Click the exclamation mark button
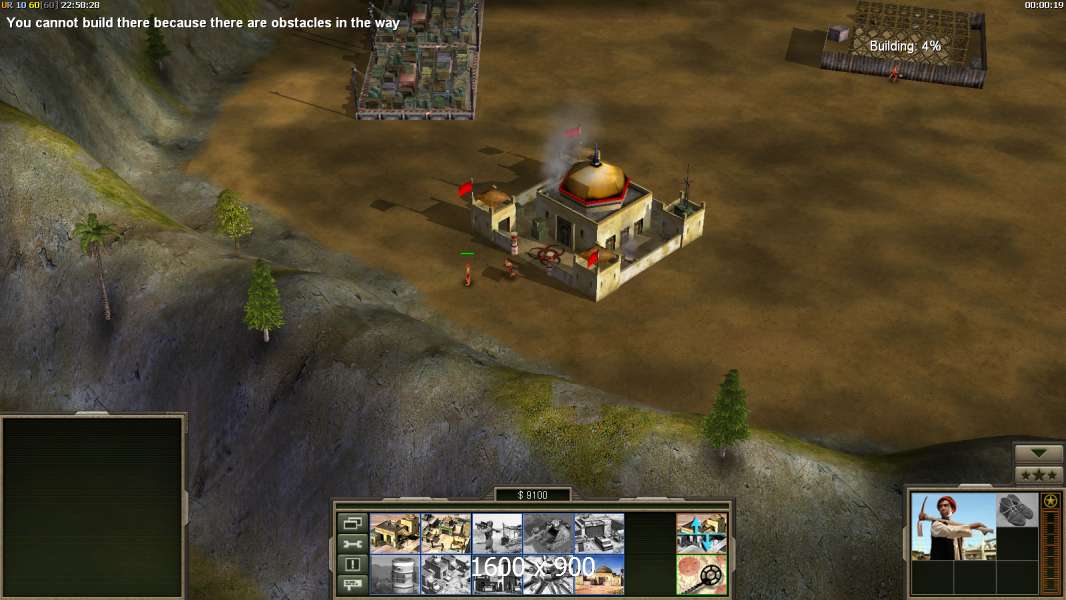This screenshot has width=1066, height=600. [352, 564]
